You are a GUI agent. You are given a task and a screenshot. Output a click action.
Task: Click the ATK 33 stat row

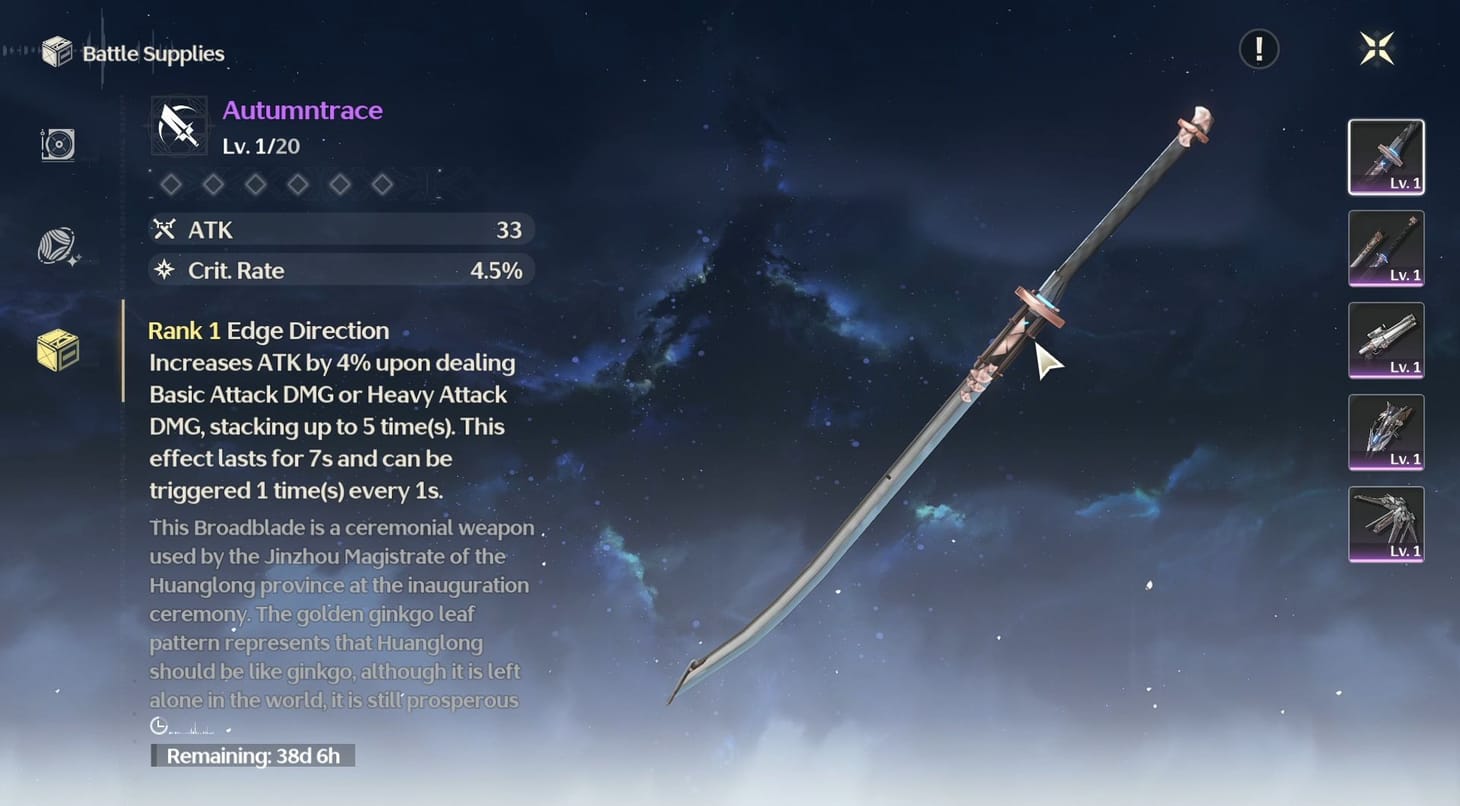point(340,229)
